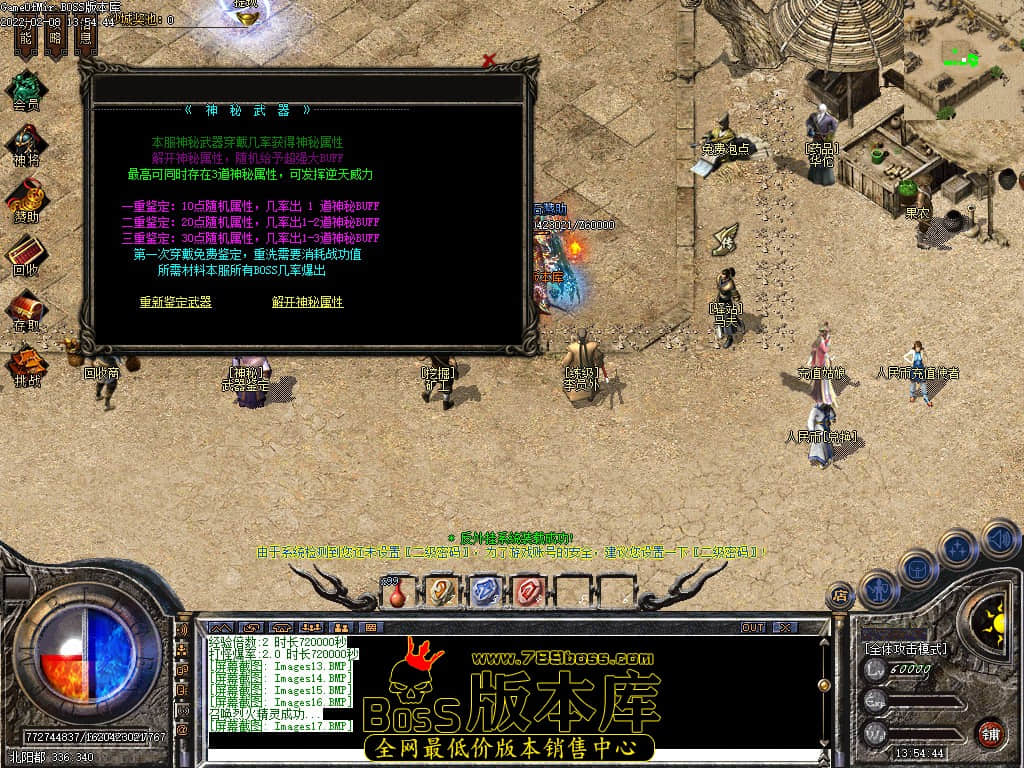This screenshot has height=768, width=1024.
Task: Click the speaker sound round button
Action: click(1000, 540)
